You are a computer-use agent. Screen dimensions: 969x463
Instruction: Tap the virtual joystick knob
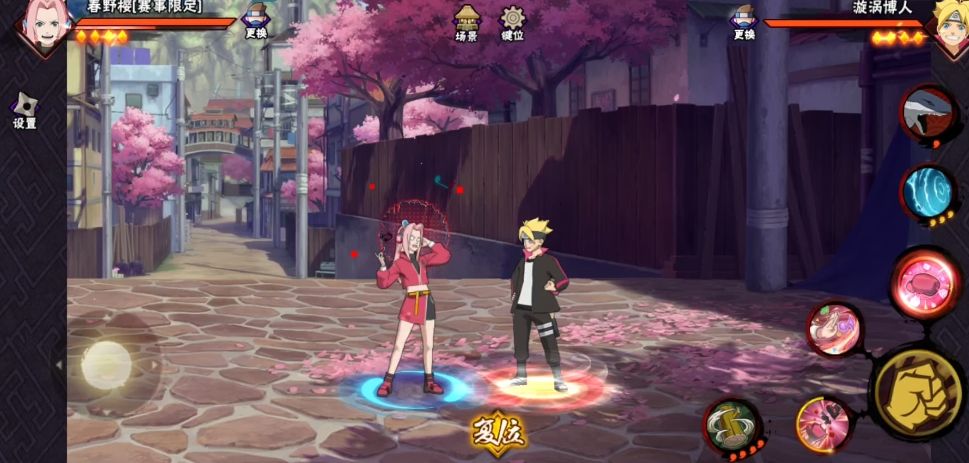coord(106,364)
